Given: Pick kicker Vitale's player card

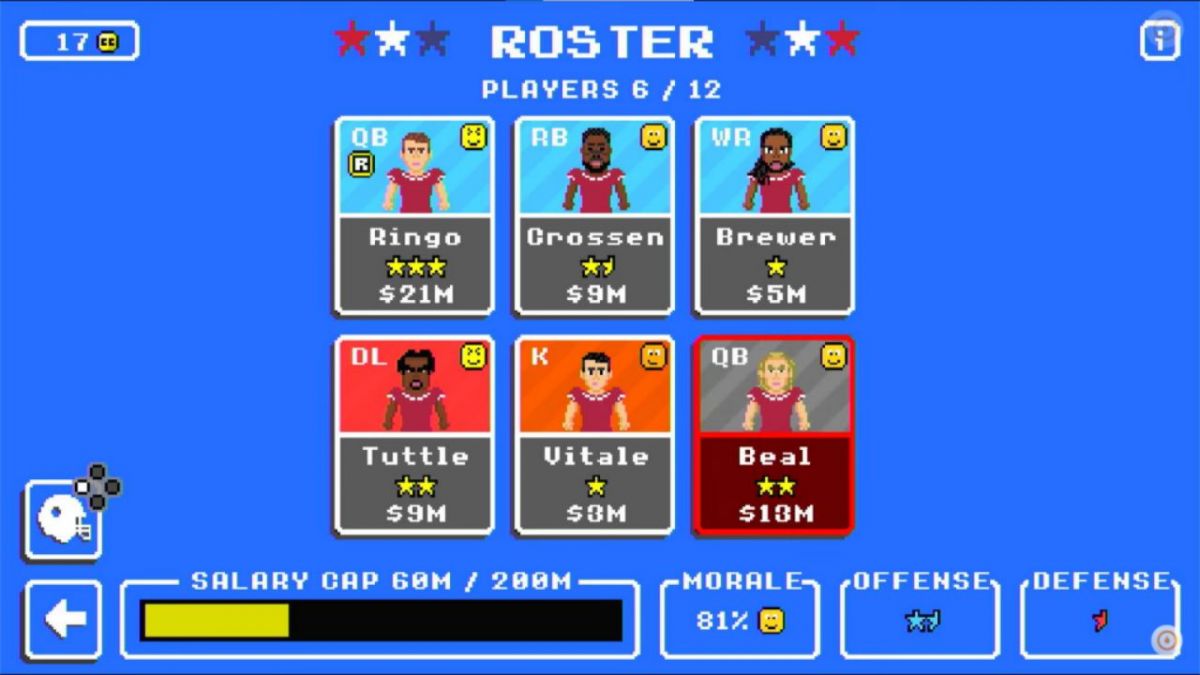Looking at the screenshot, I should click(594, 434).
